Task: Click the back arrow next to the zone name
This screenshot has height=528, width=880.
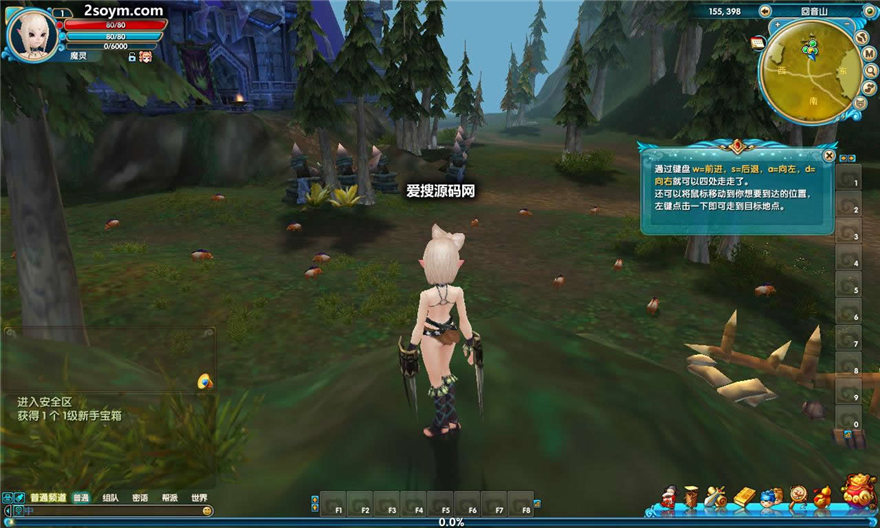Action: (x=764, y=11)
